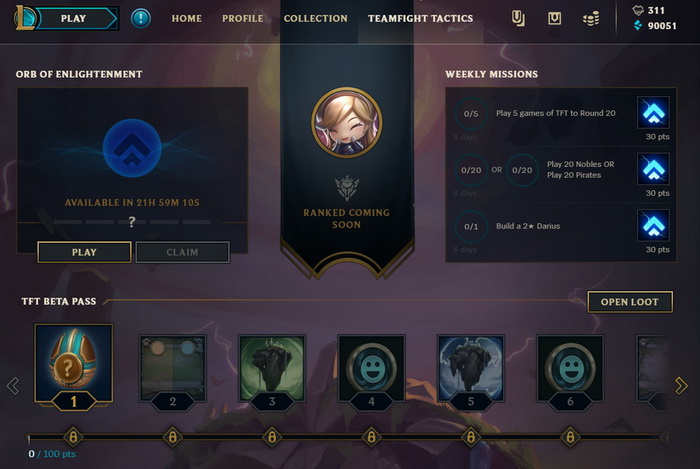Open the HOME tab

click(x=186, y=18)
